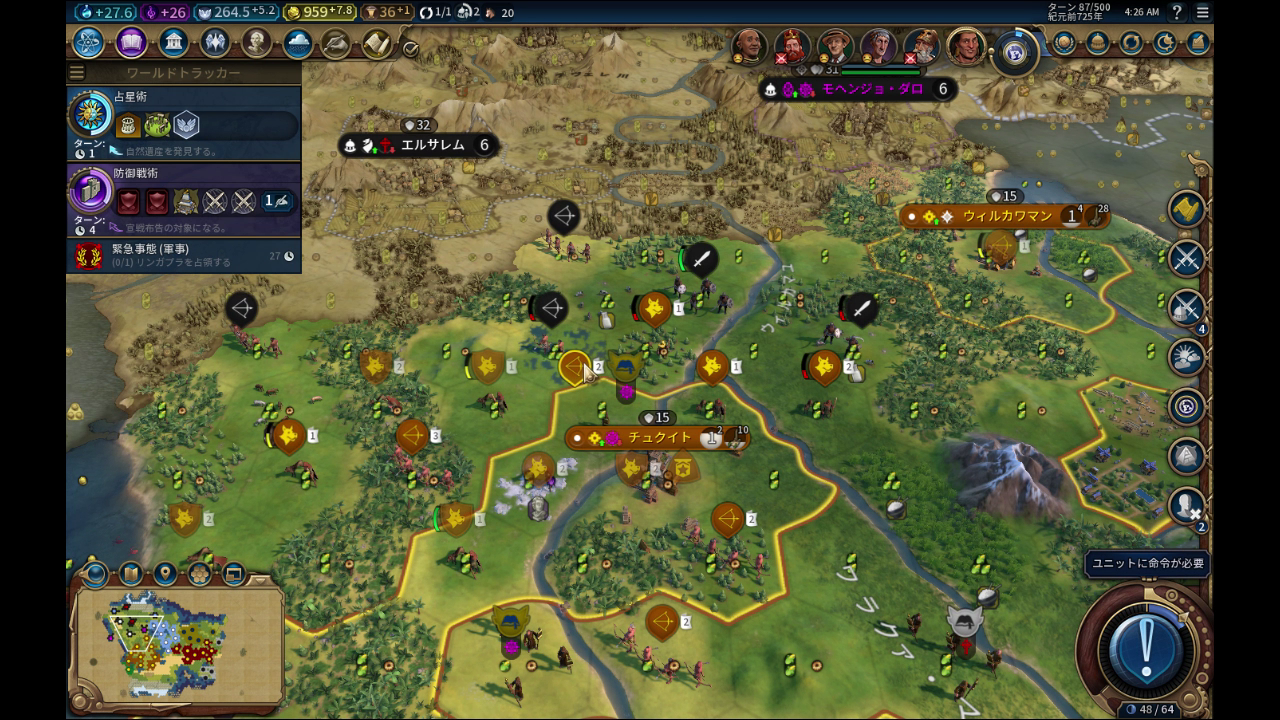Open the technology tree (atom icon)

(x=88, y=43)
